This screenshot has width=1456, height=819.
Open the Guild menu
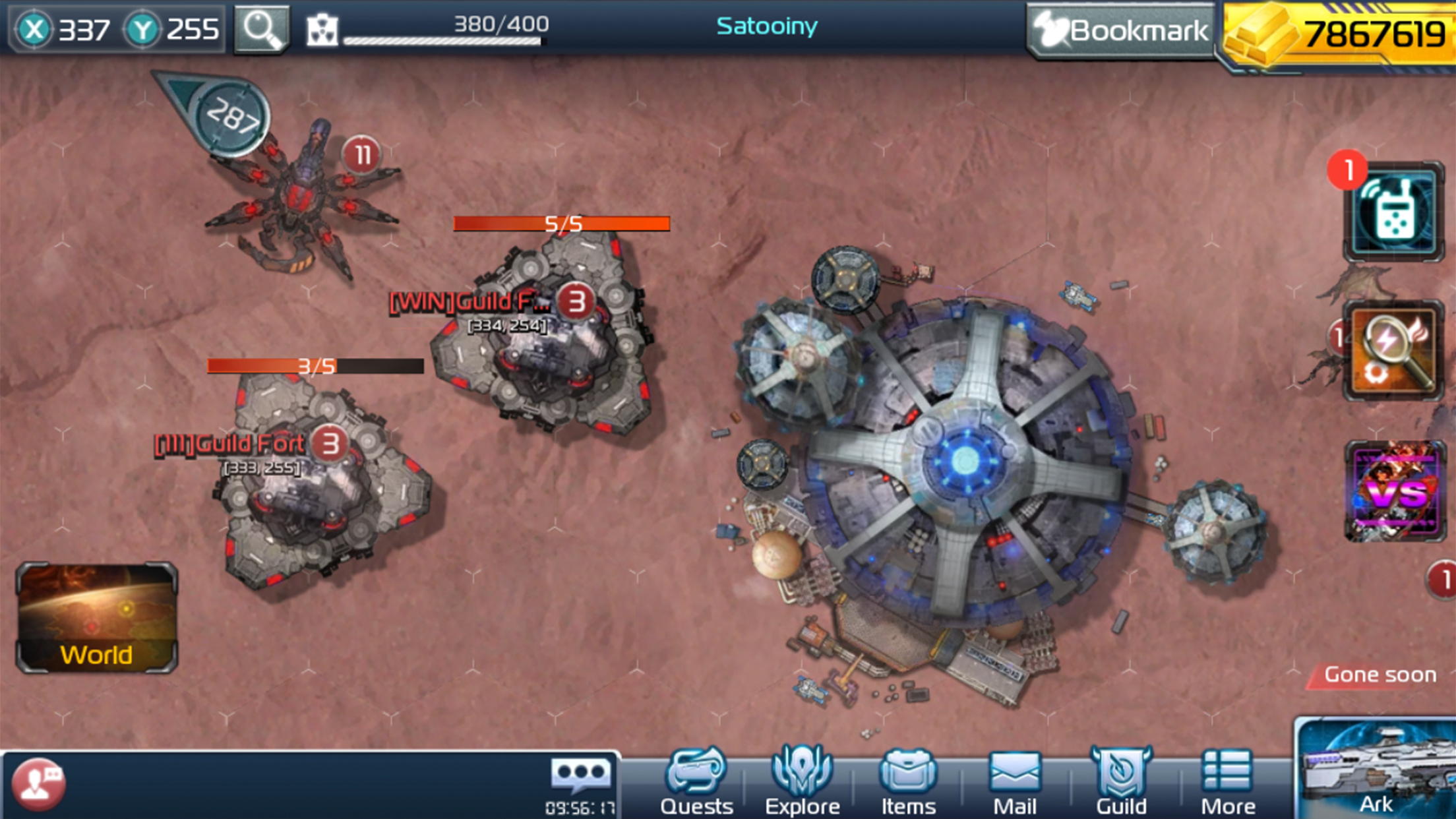[1121, 783]
